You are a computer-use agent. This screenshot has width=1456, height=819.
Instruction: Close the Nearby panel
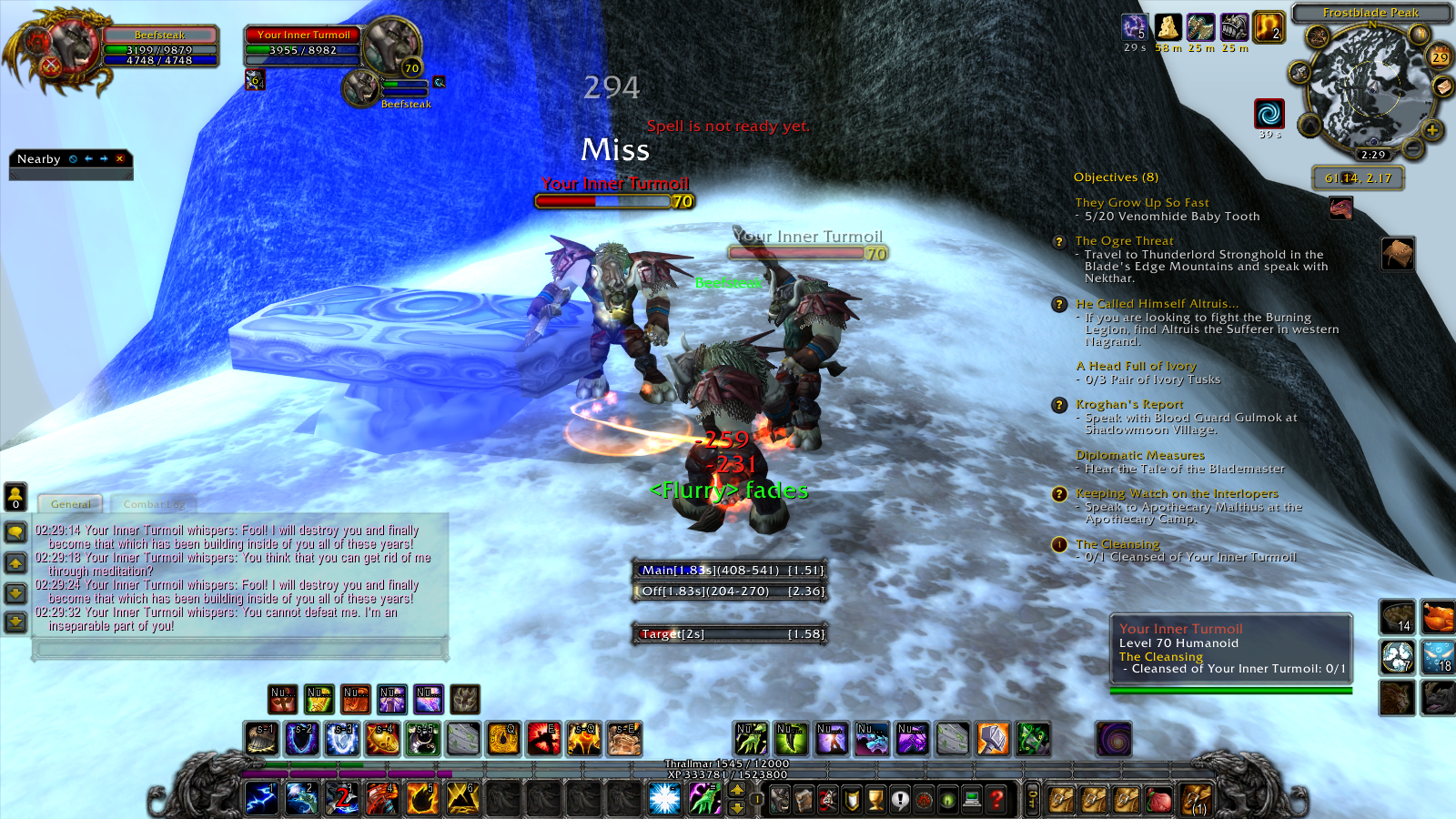(x=119, y=158)
